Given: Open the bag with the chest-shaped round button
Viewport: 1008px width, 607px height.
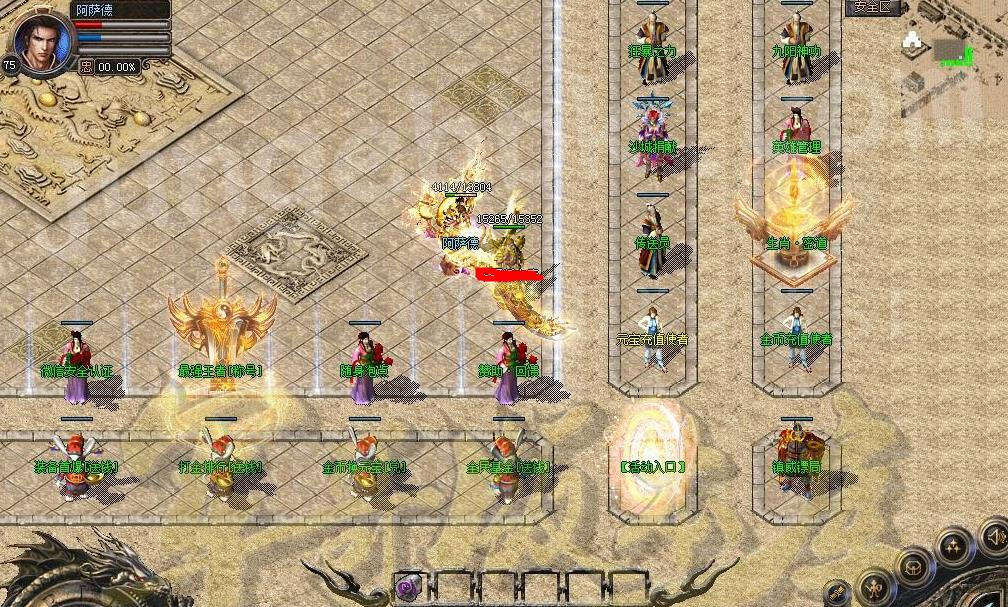Looking at the screenshot, I should pyautogui.click(x=914, y=568).
